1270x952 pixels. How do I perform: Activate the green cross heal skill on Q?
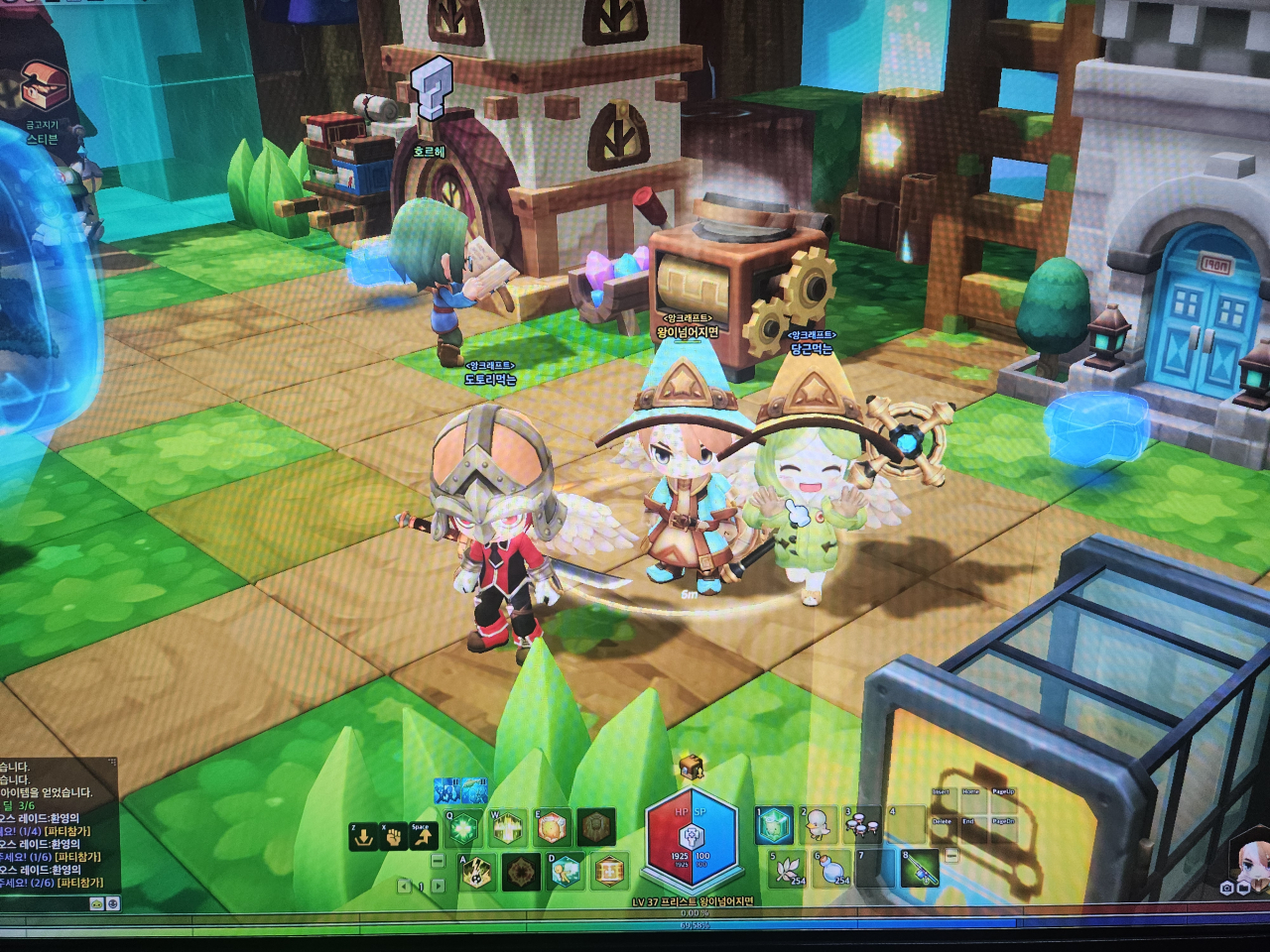pos(463,828)
